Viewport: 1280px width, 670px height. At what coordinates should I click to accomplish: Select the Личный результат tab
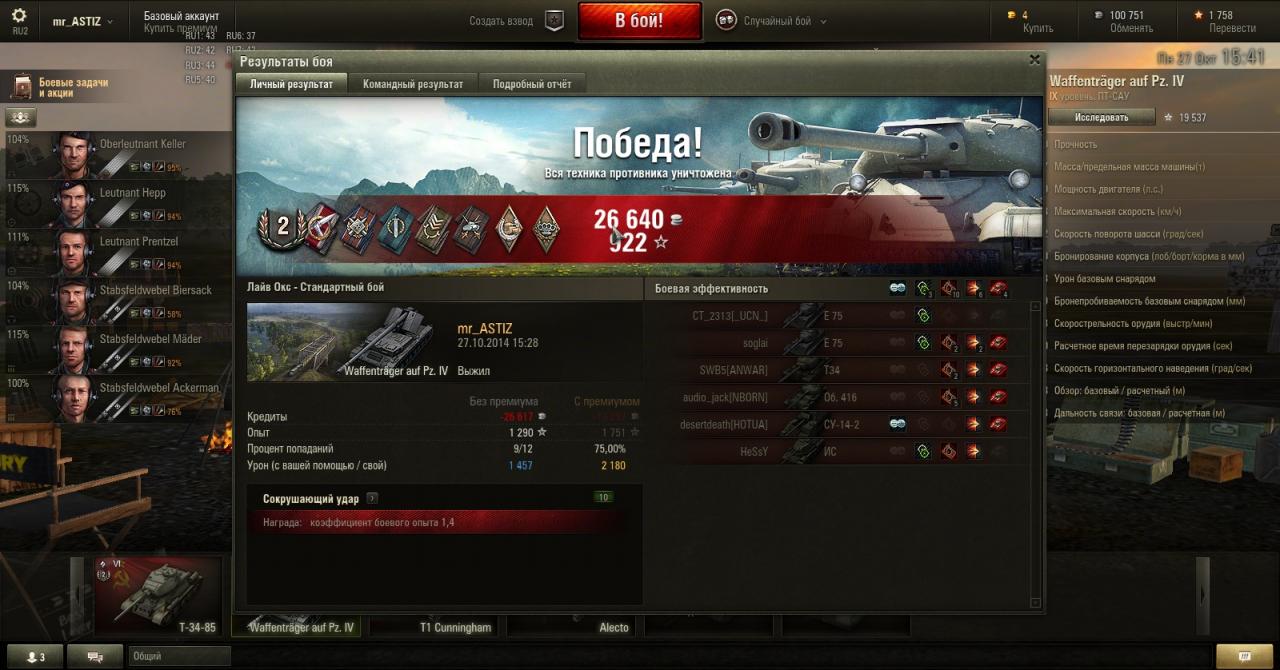coord(291,84)
